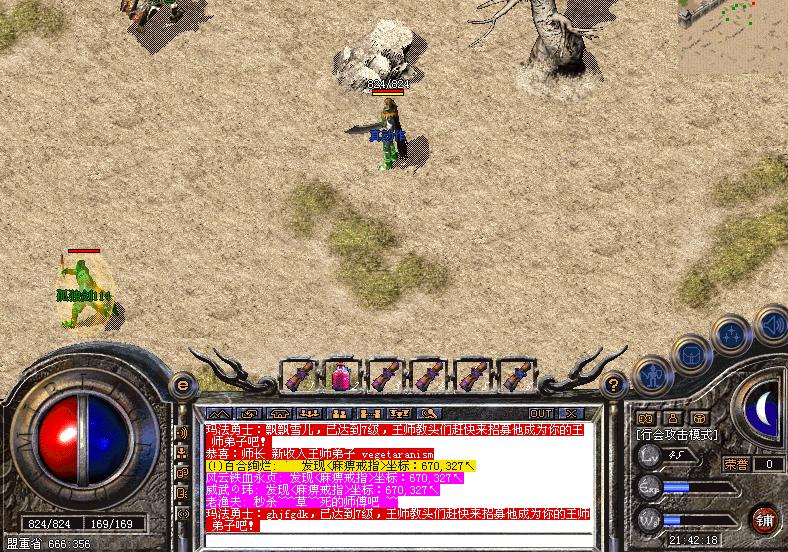
Task: Close the game with the X button
Action: (571, 413)
